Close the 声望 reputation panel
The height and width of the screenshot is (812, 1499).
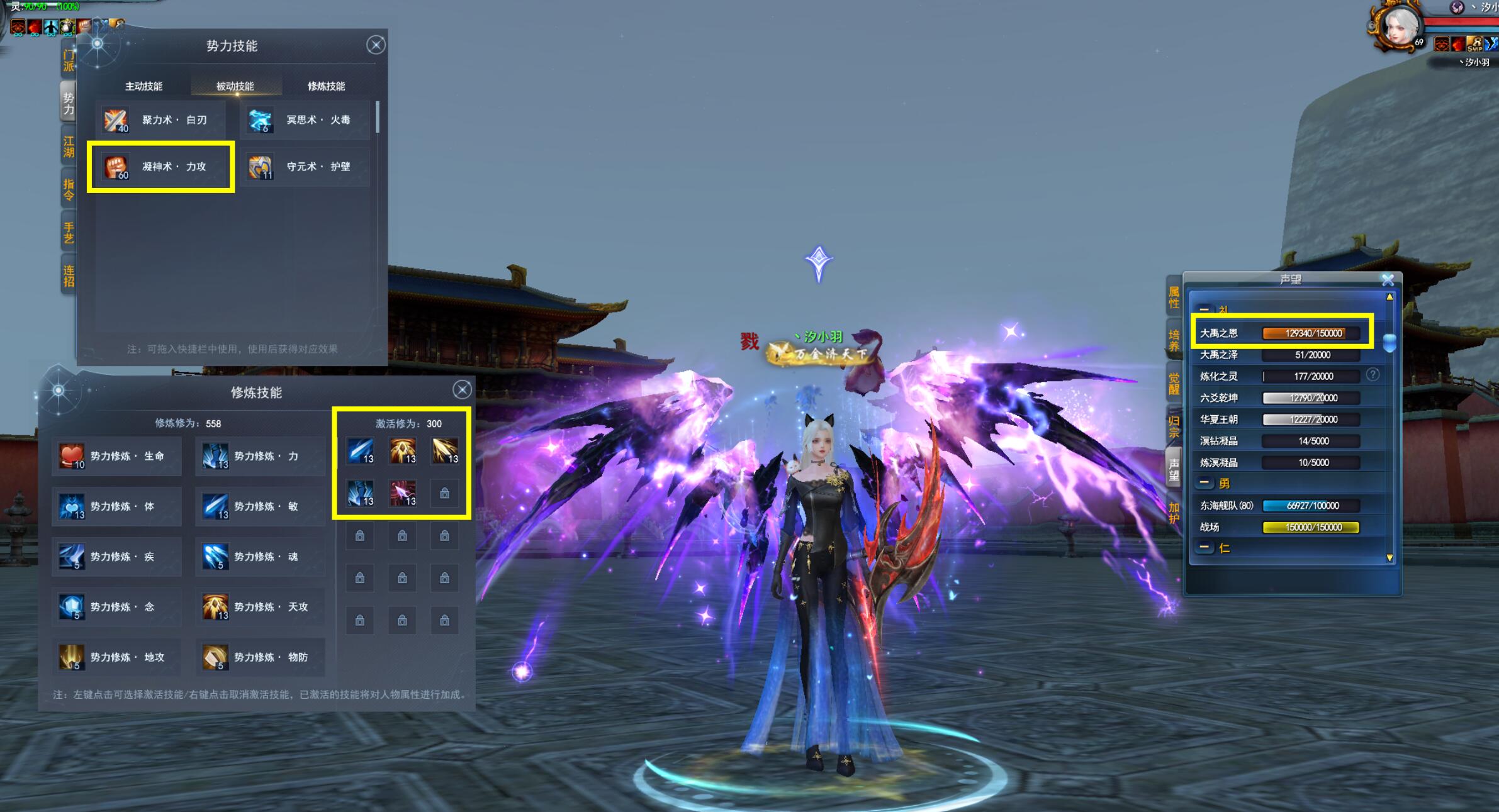tap(1388, 280)
